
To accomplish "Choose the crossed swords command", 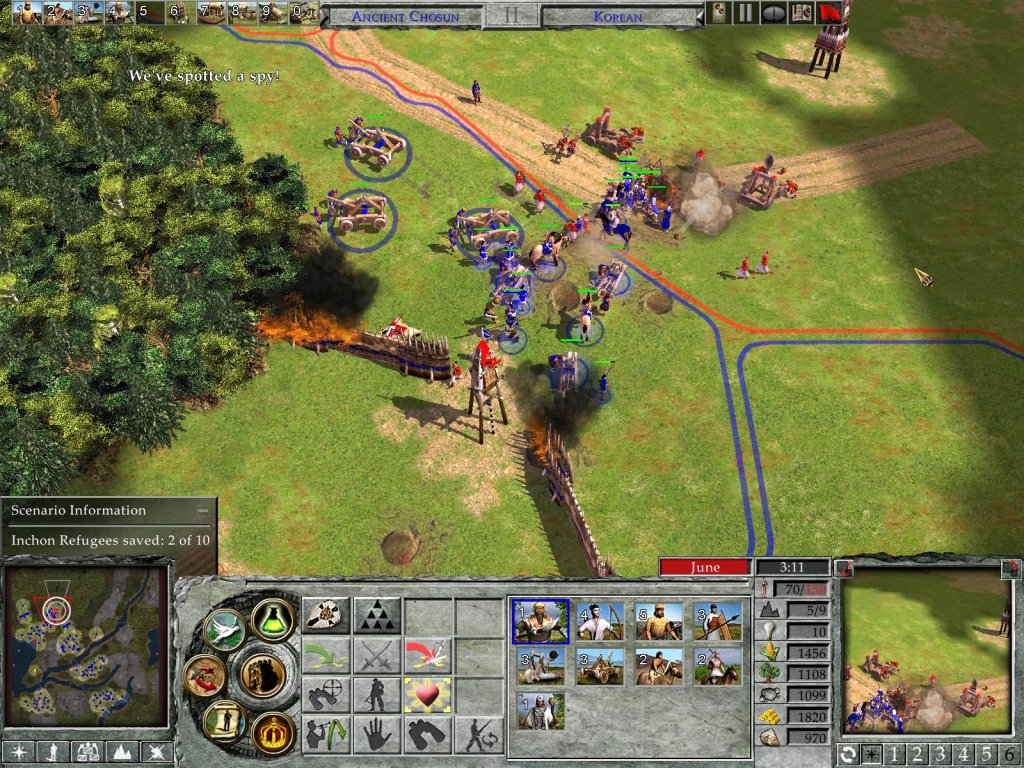I will [x=377, y=656].
